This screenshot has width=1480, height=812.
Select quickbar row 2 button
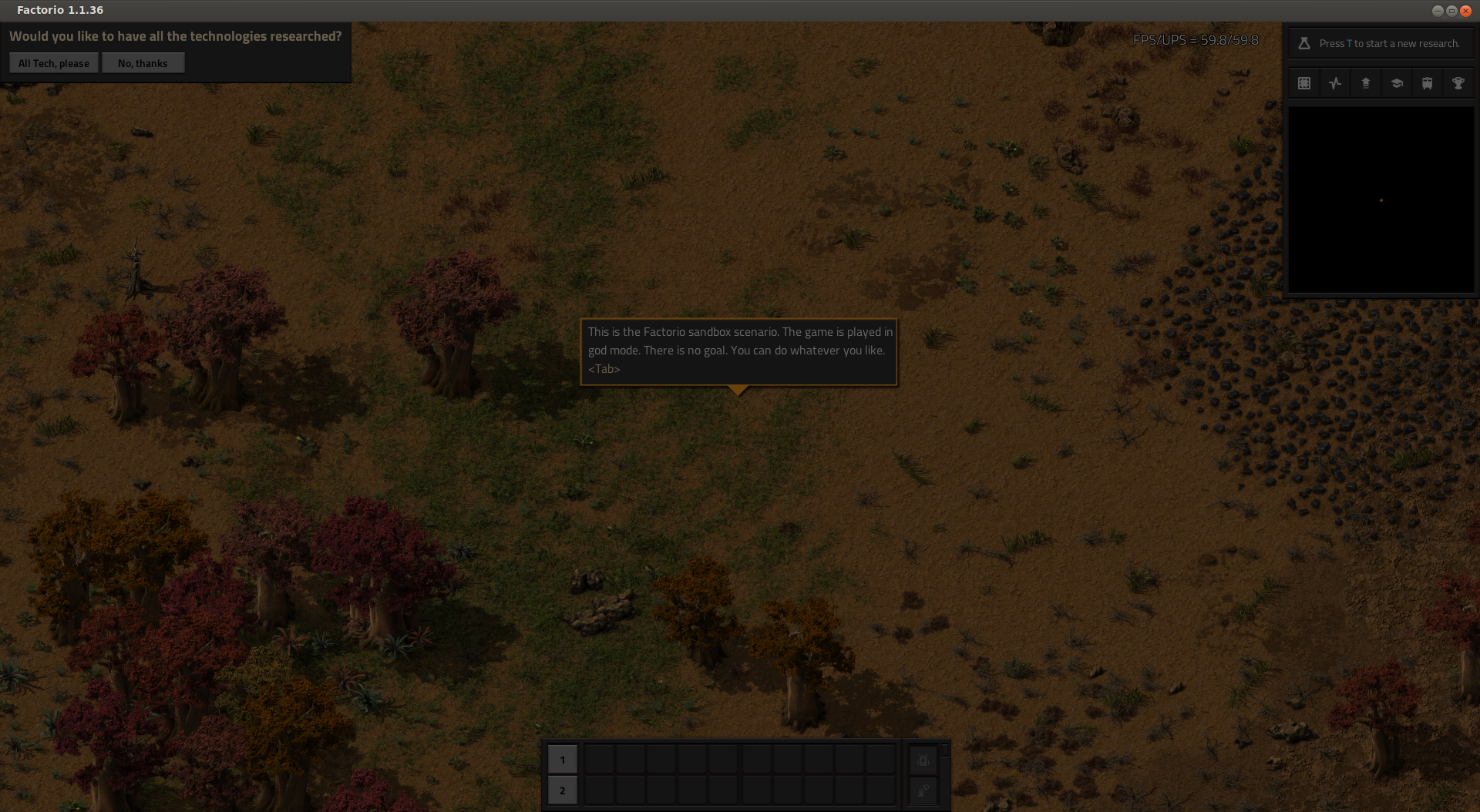tap(562, 790)
